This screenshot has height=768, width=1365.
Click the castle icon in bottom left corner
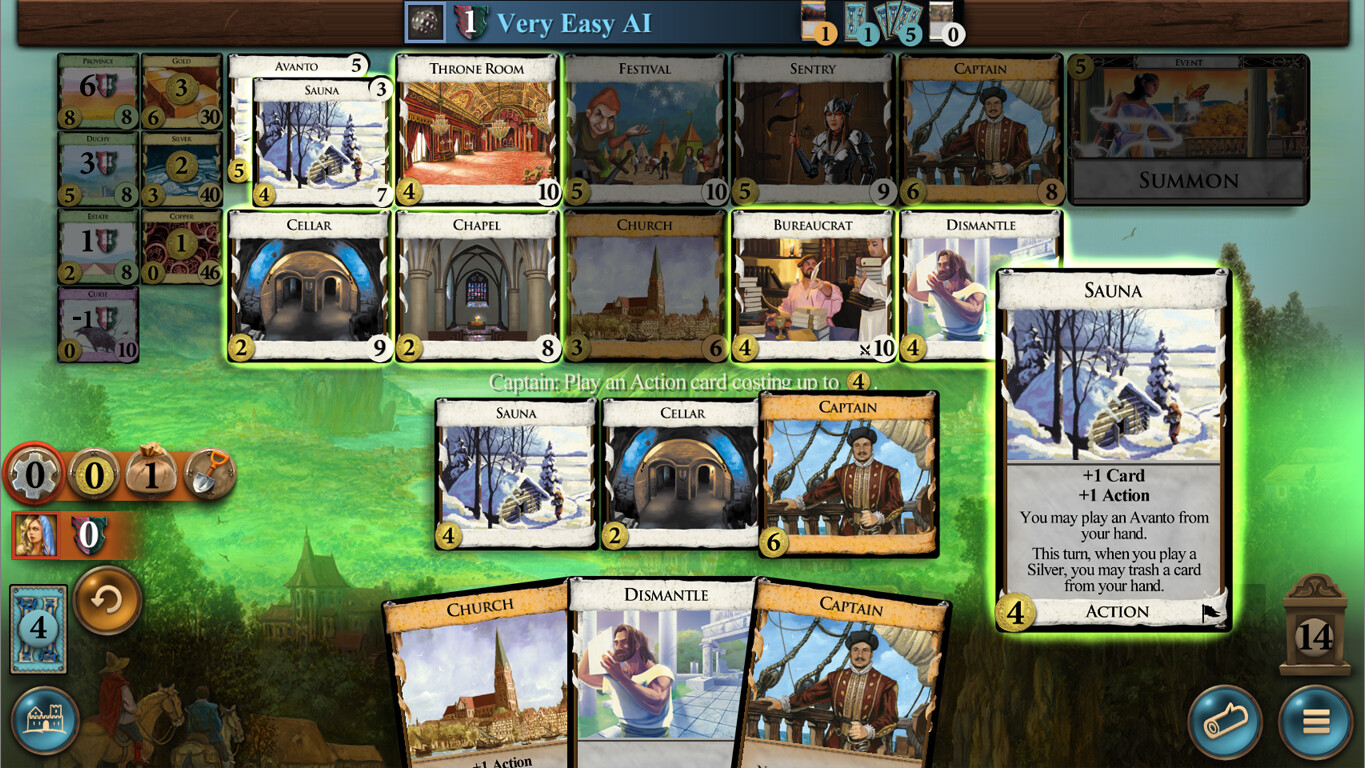(x=47, y=720)
